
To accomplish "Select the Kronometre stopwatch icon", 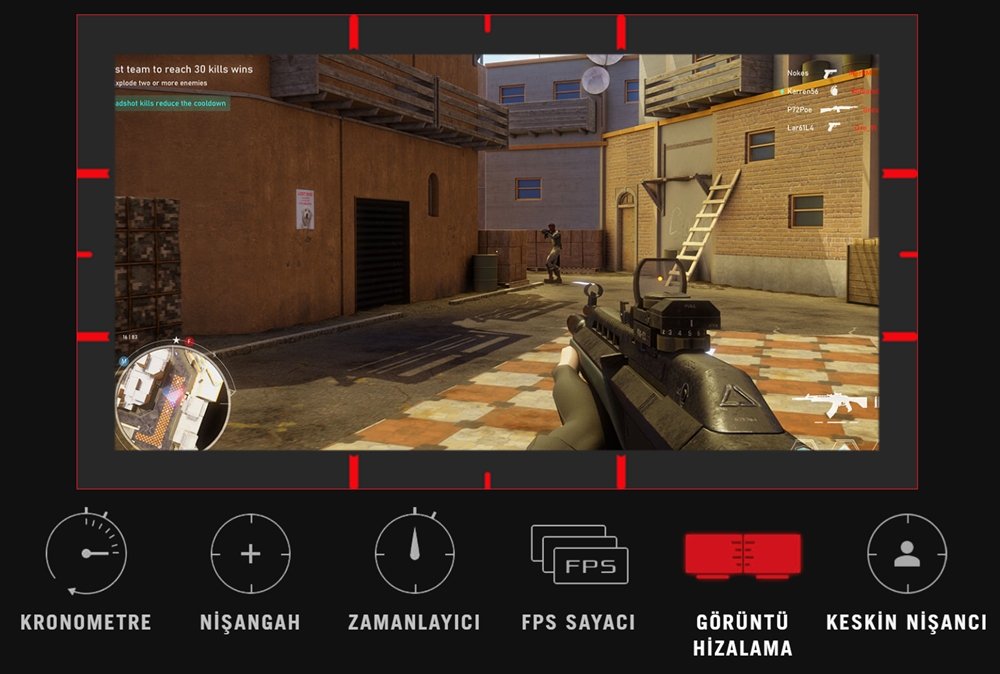I will [x=86, y=553].
